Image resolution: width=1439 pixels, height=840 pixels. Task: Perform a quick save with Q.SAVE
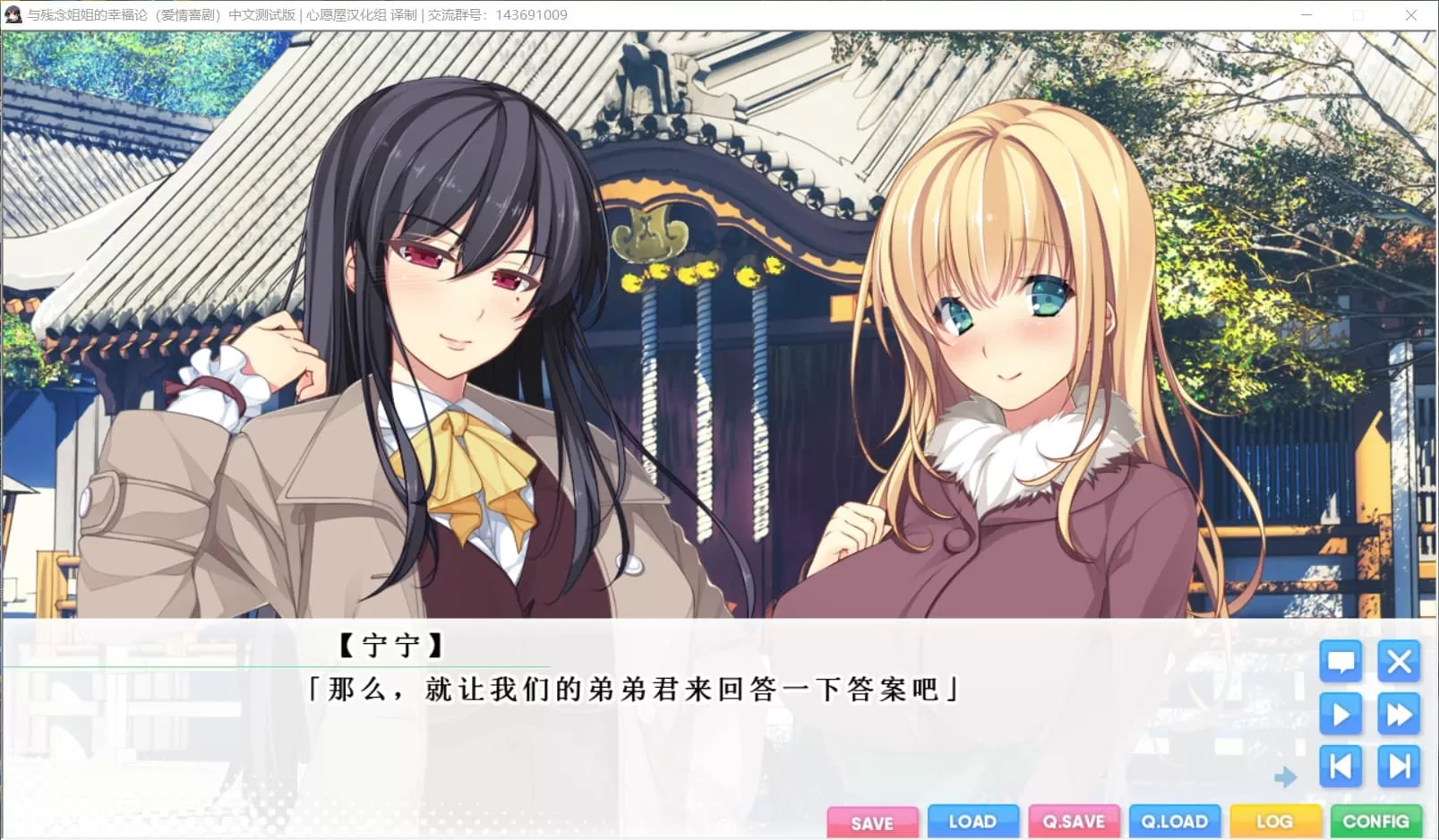click(x=1075, y=821)
